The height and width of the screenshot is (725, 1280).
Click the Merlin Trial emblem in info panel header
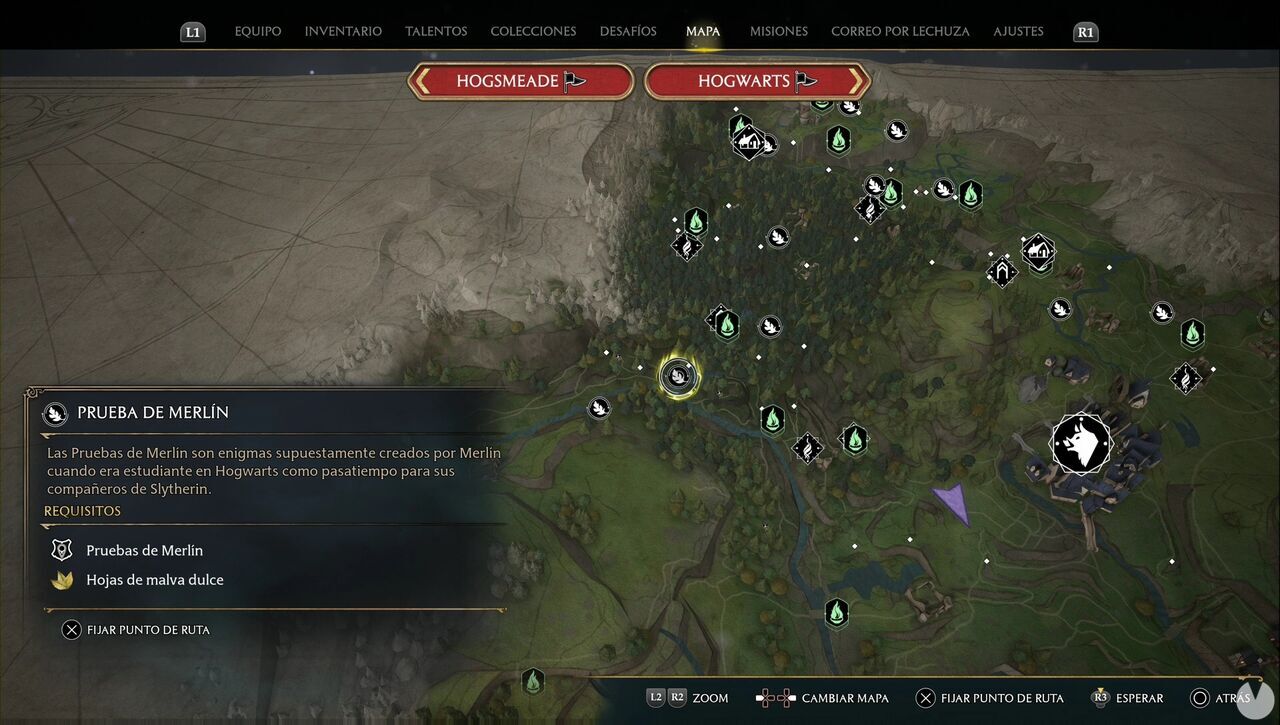(53, 412)
